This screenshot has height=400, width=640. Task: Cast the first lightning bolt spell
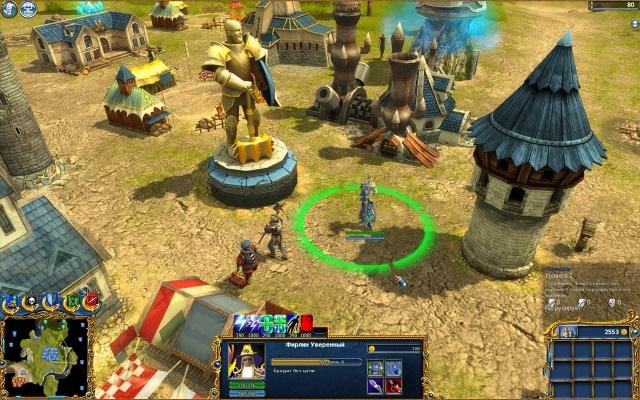(242, 324)
